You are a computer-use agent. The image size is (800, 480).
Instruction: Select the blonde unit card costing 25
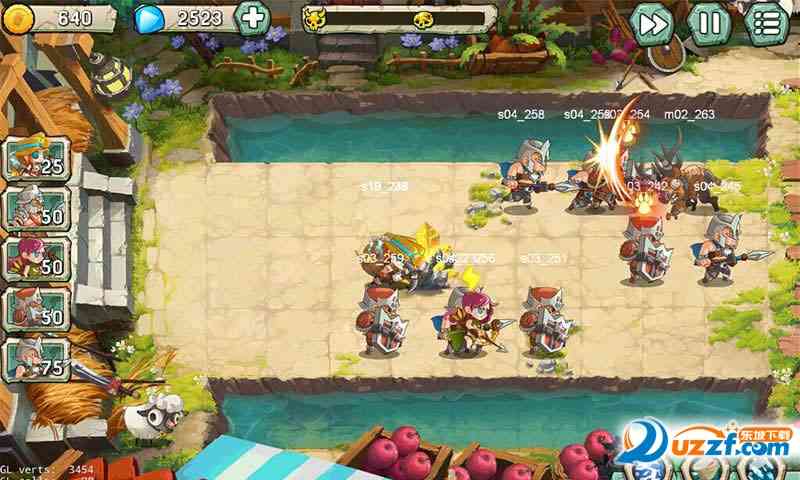pos(36,158)
